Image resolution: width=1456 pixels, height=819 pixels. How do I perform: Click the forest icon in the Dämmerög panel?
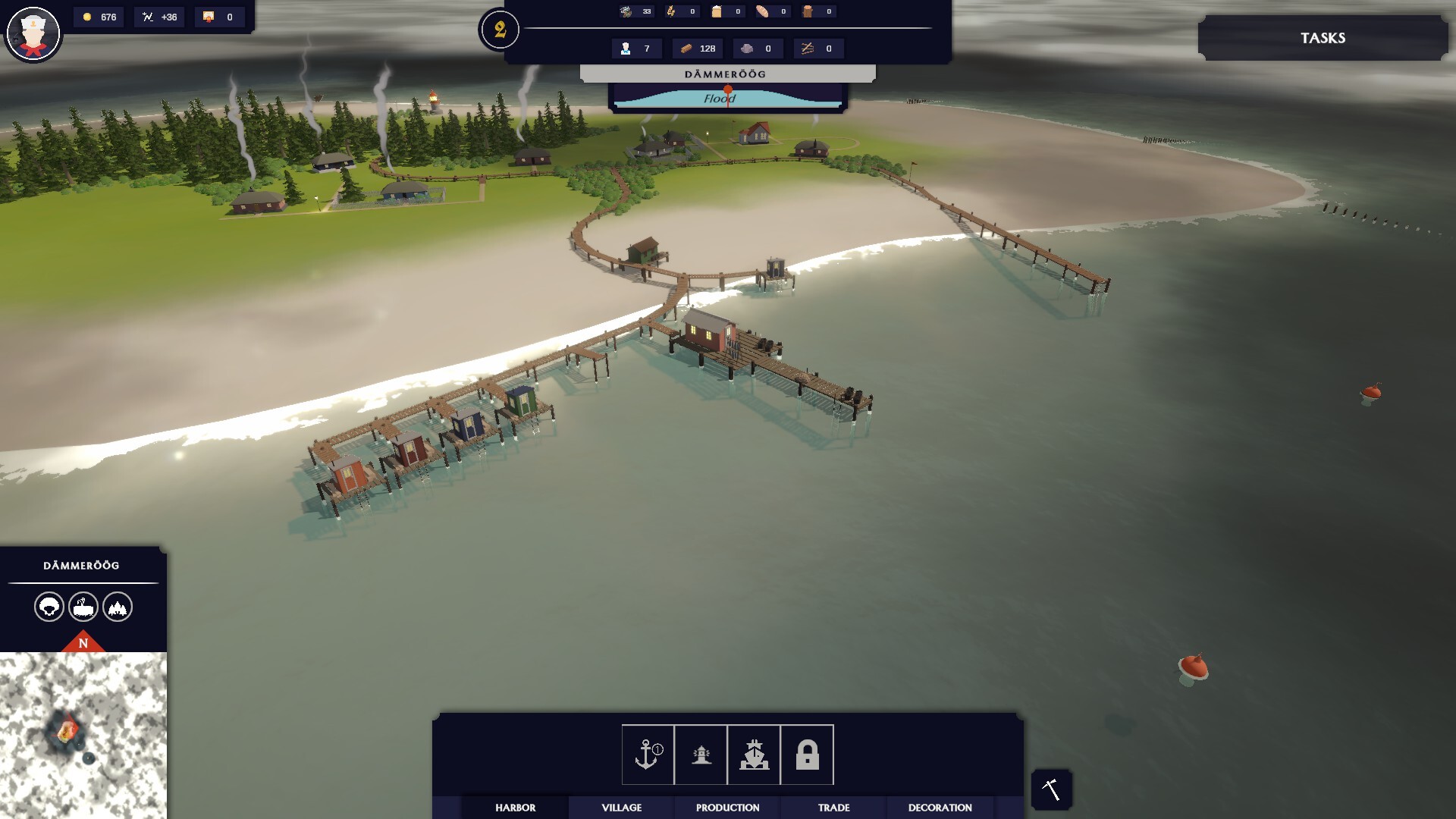pyautogui.click(x=118, y=607)
